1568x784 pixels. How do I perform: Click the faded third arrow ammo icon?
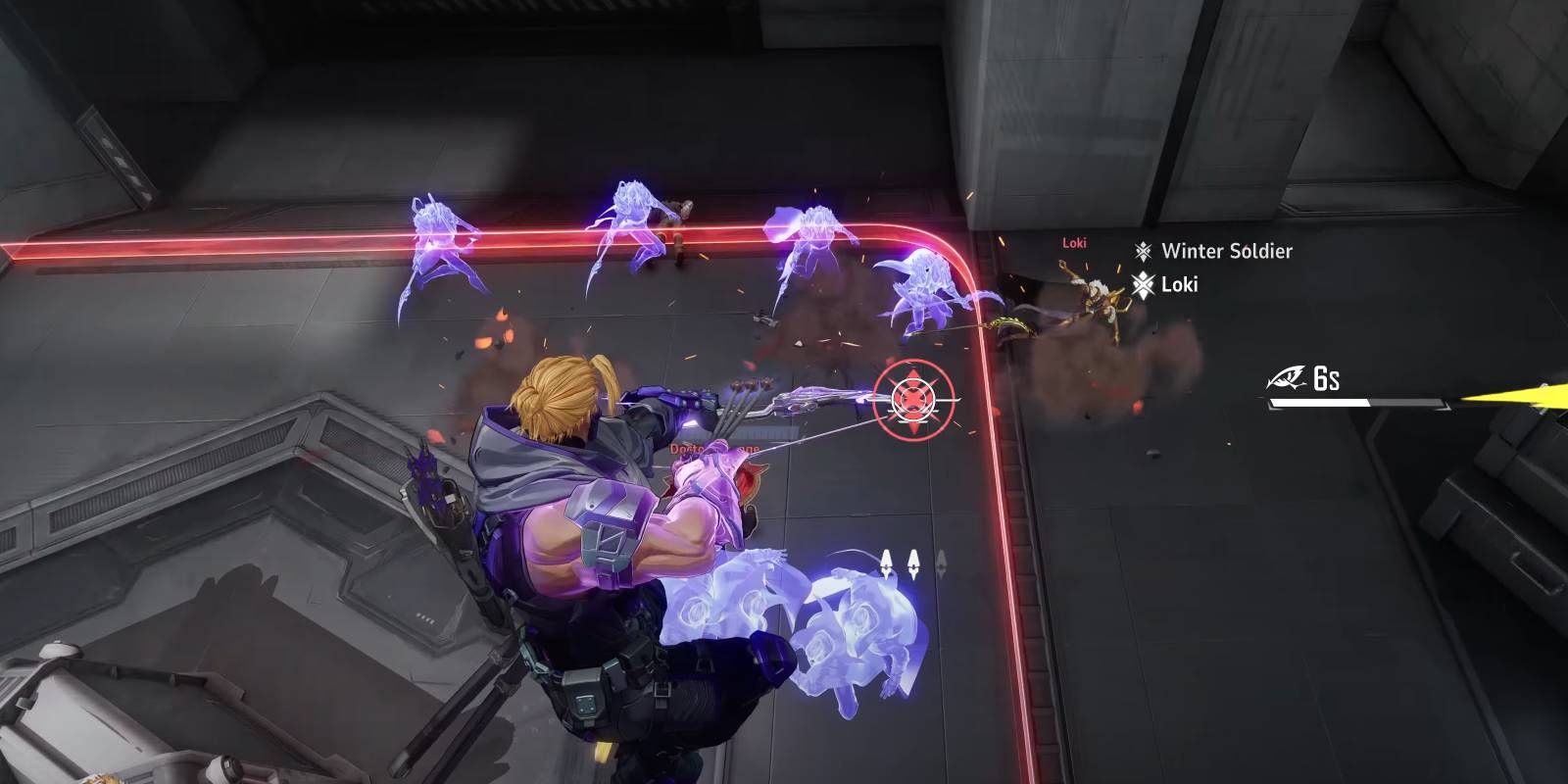pos(941,563)
